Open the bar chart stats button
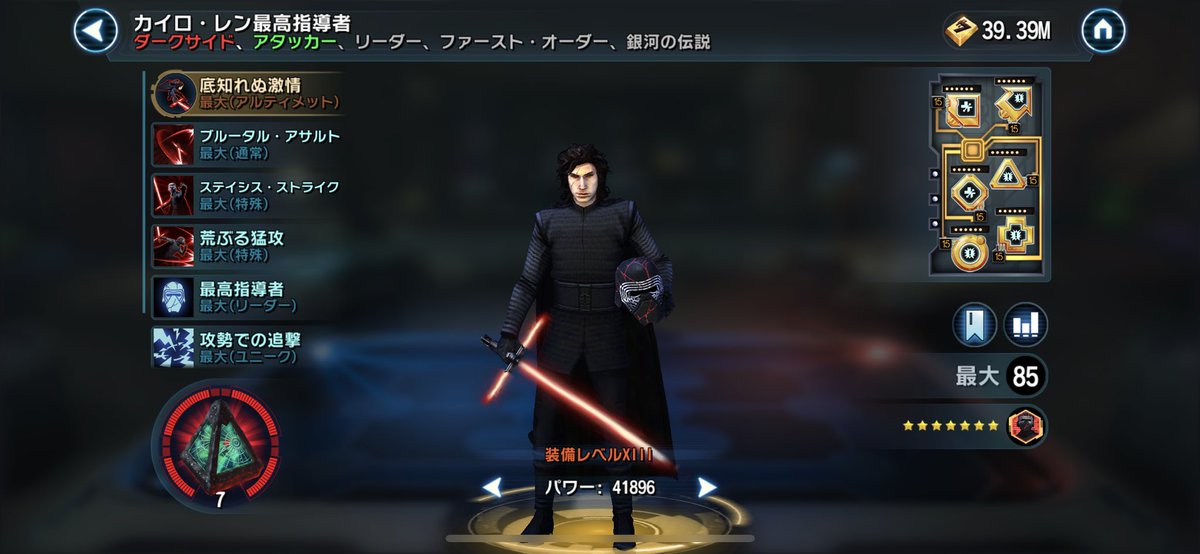 [x=1025, y=324]
